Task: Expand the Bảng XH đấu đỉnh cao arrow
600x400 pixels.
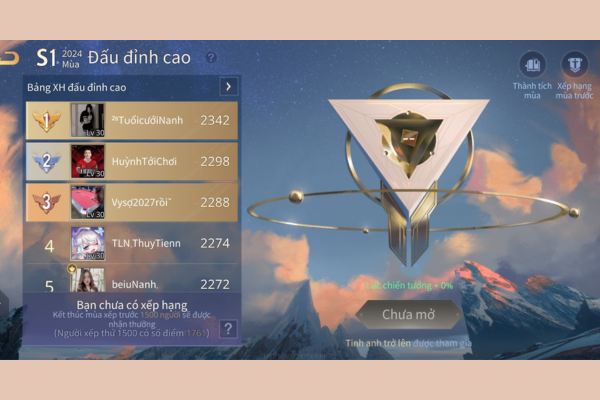Action: tap(228, 87)
